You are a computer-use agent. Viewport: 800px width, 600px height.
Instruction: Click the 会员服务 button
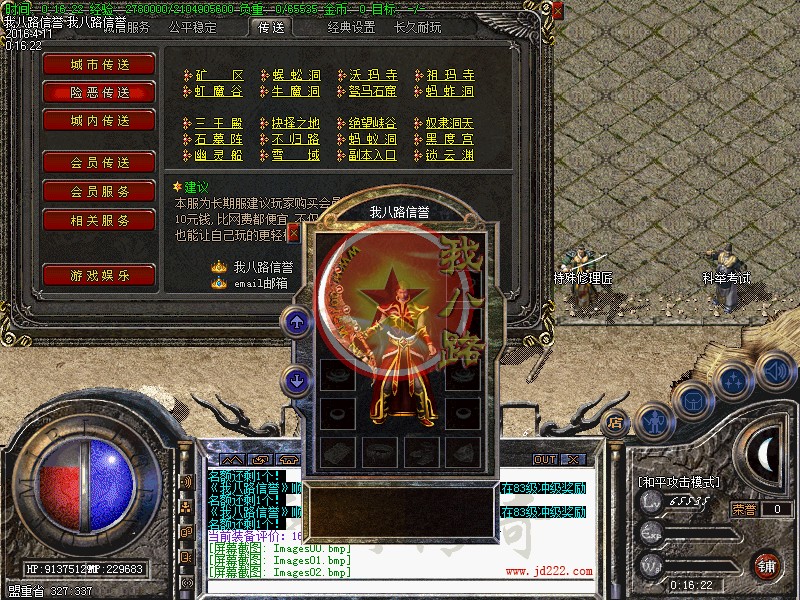click(x=99, y=191)
